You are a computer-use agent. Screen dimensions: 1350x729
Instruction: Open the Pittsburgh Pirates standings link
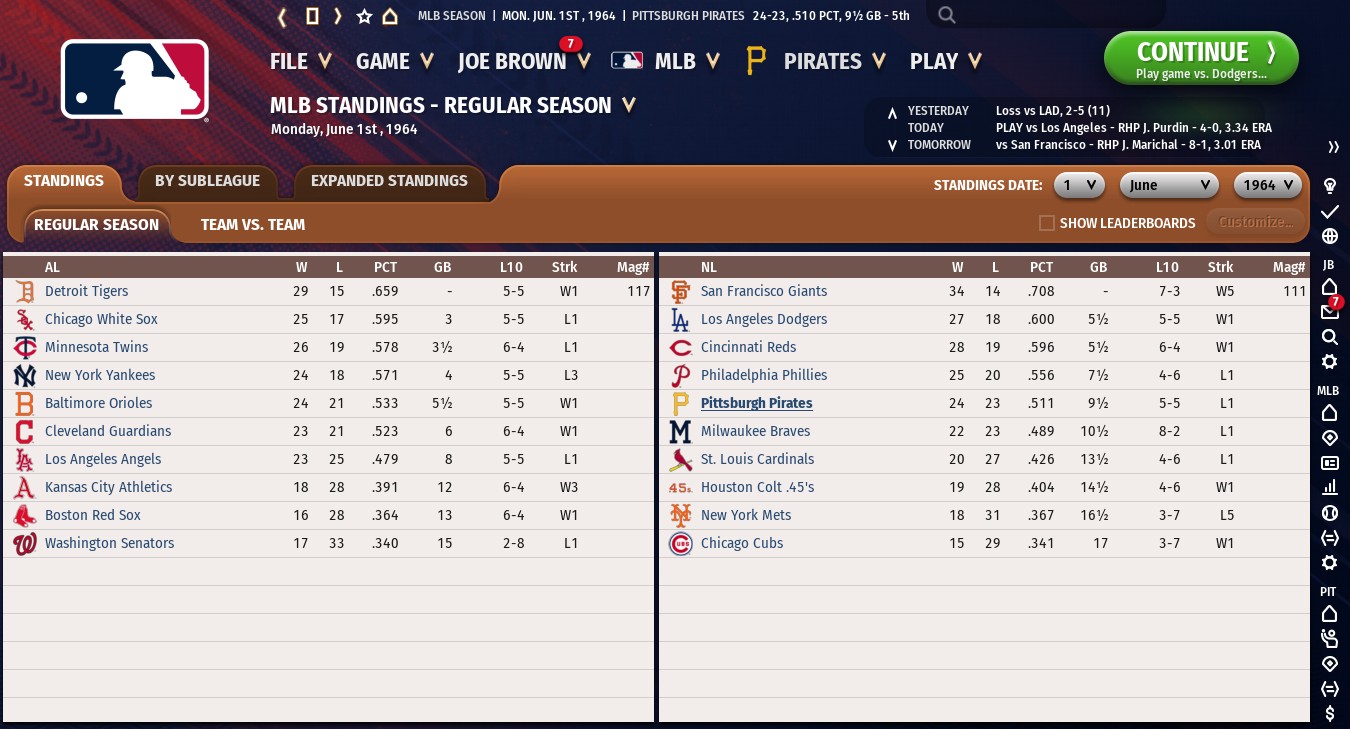click(x=756, y=403)
